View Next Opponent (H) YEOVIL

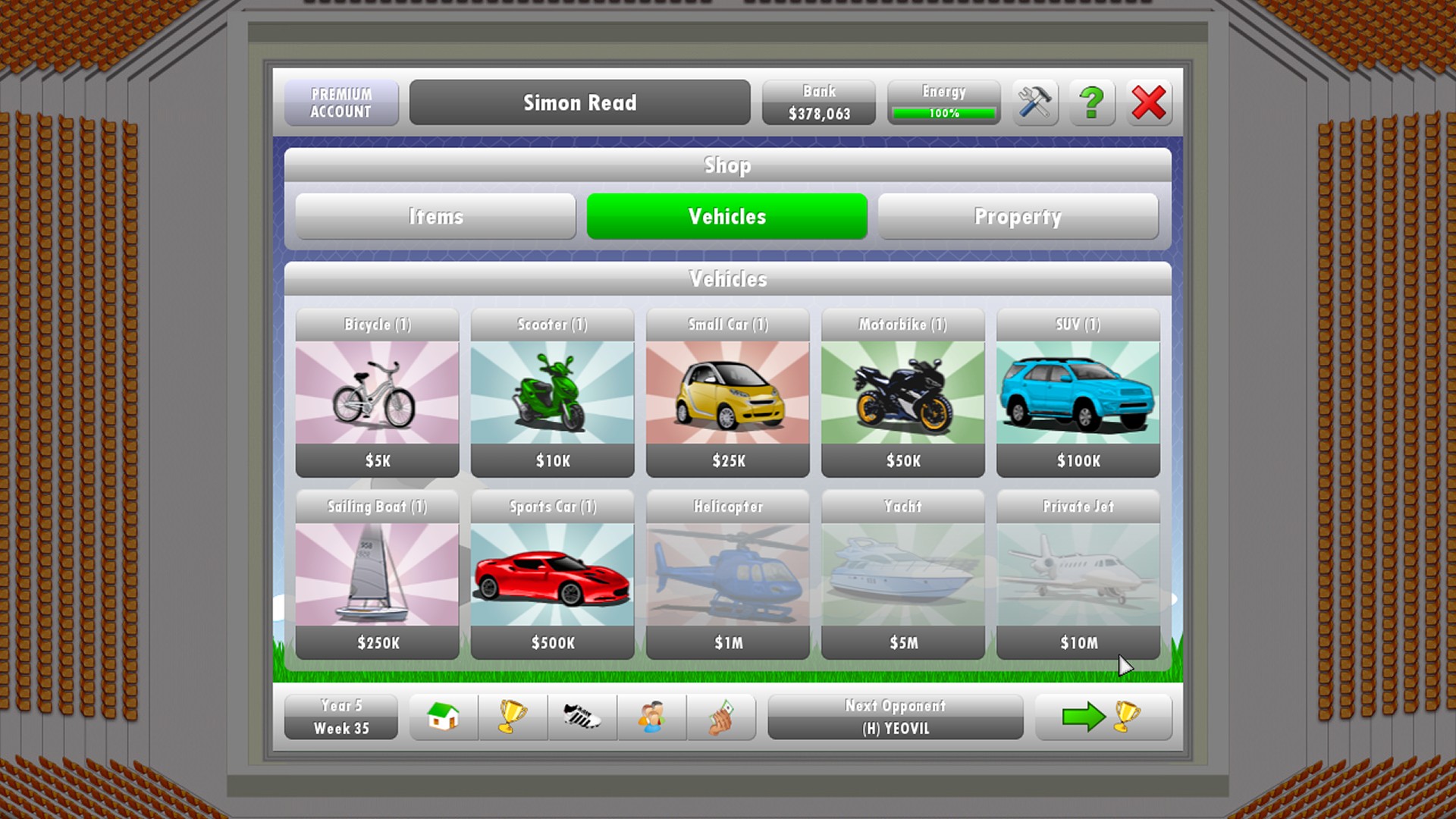[x=895, y=717]
